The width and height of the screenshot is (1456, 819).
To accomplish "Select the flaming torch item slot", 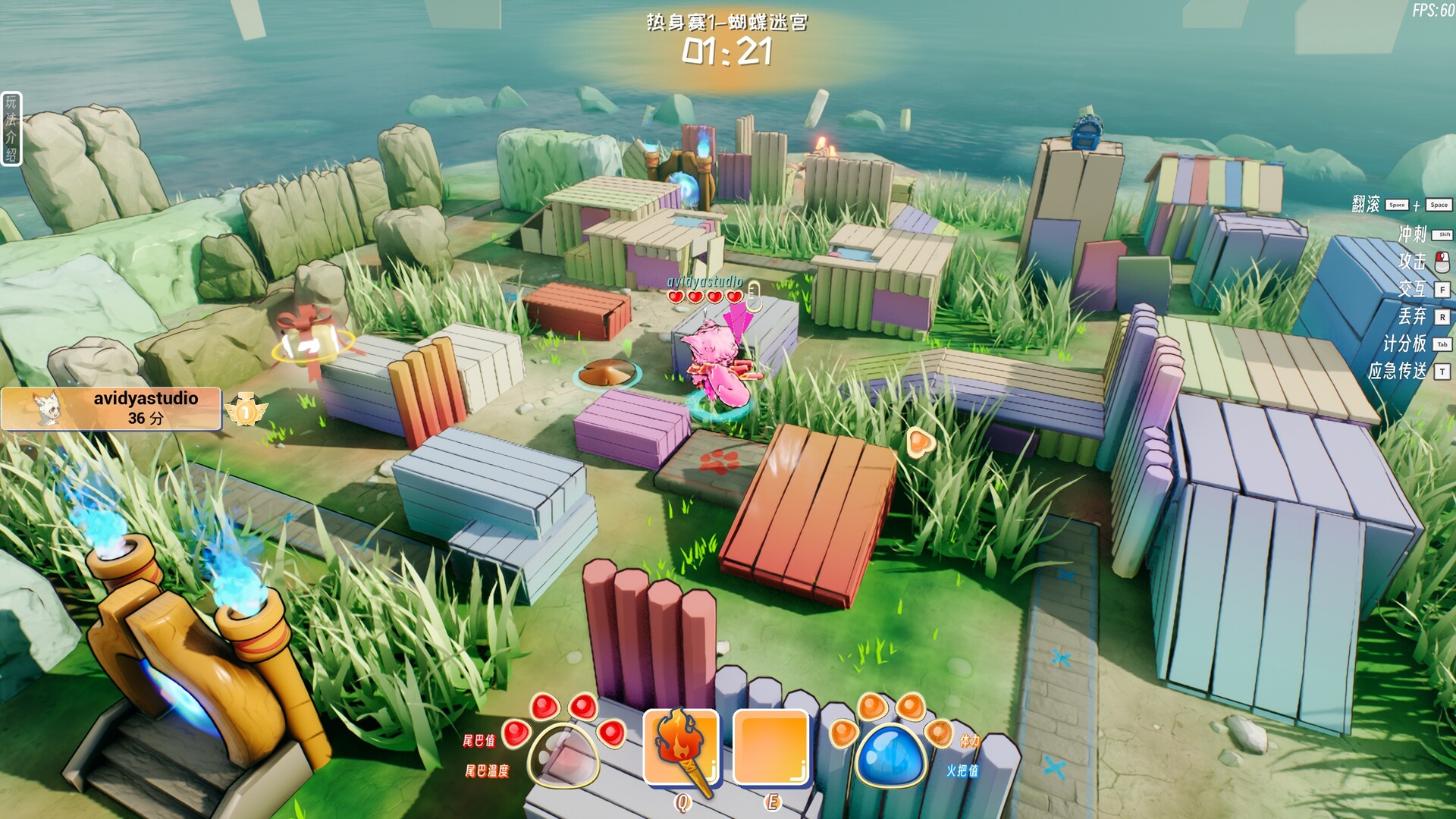I will (x=680, y=747).
